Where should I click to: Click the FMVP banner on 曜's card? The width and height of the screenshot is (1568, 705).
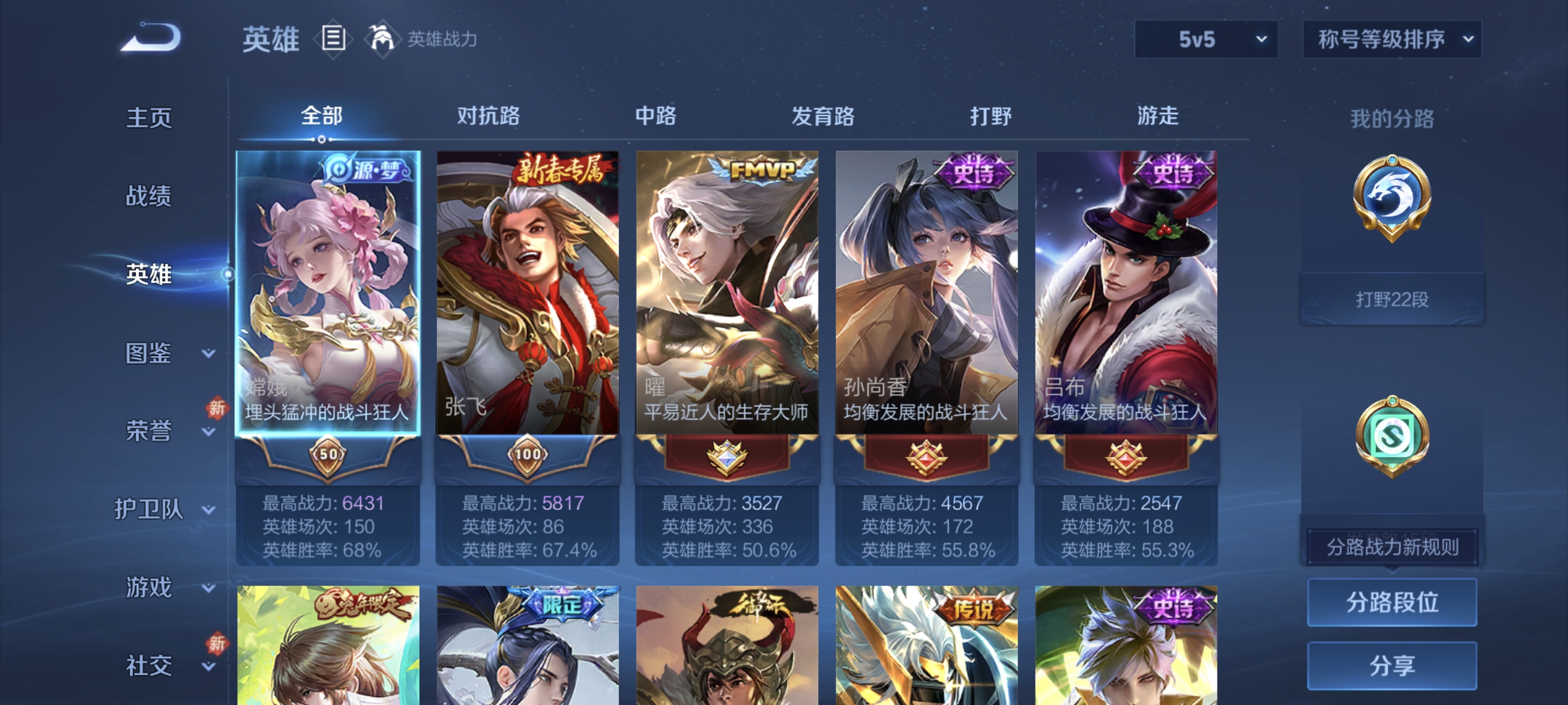(x=756, y=172)
